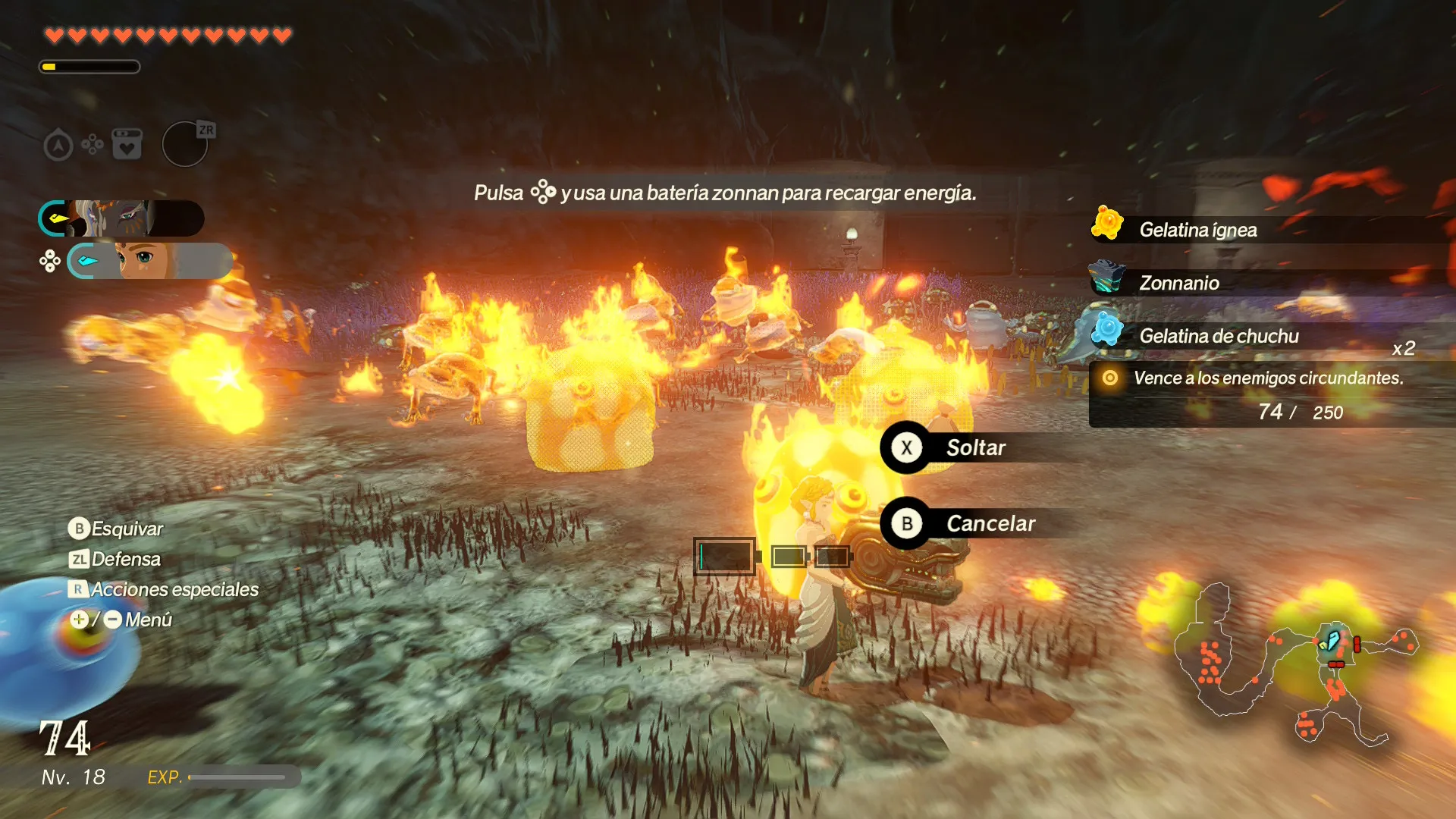
Task: Switch to the Zelda character portrait
Action: [x=149, y=261]
